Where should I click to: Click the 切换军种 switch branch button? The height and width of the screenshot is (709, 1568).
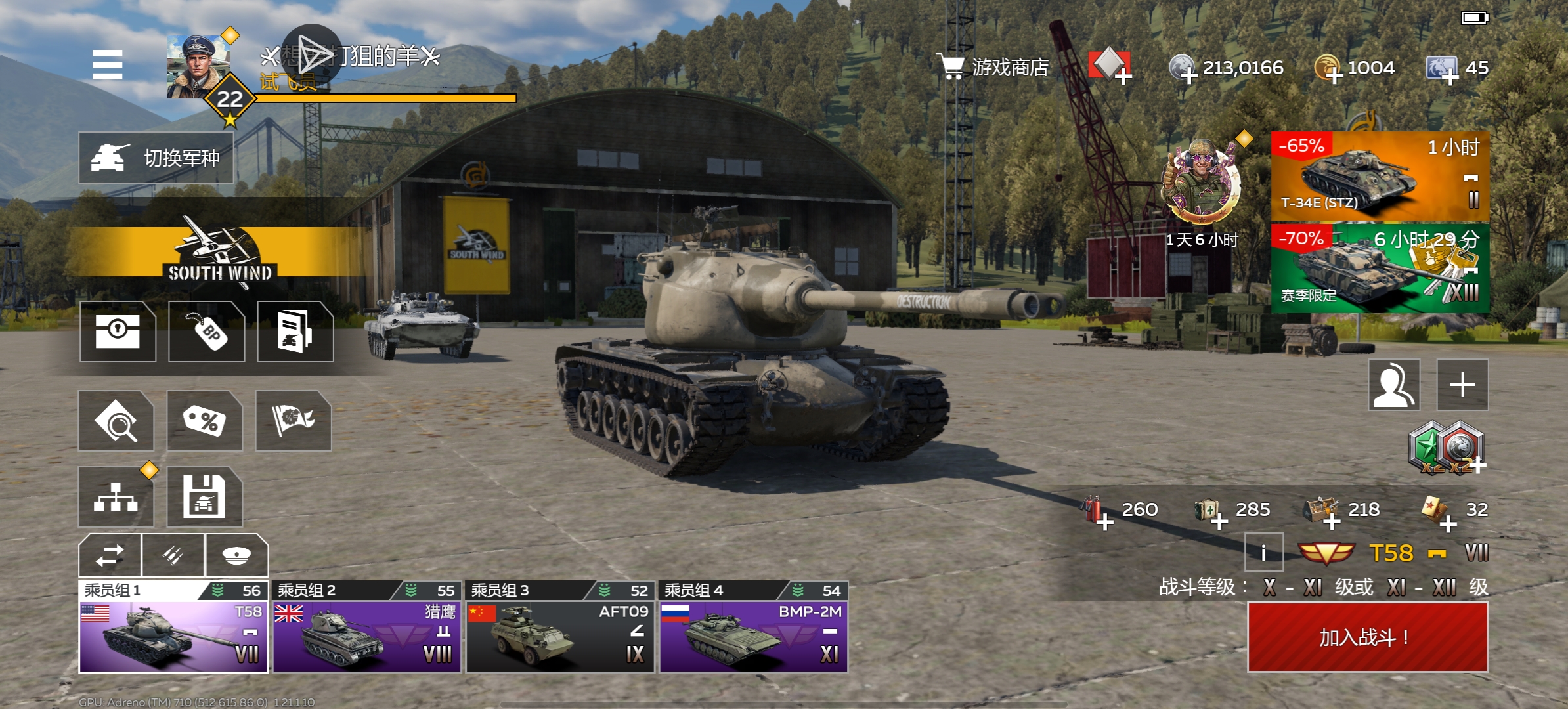click(x=156, y=158)
